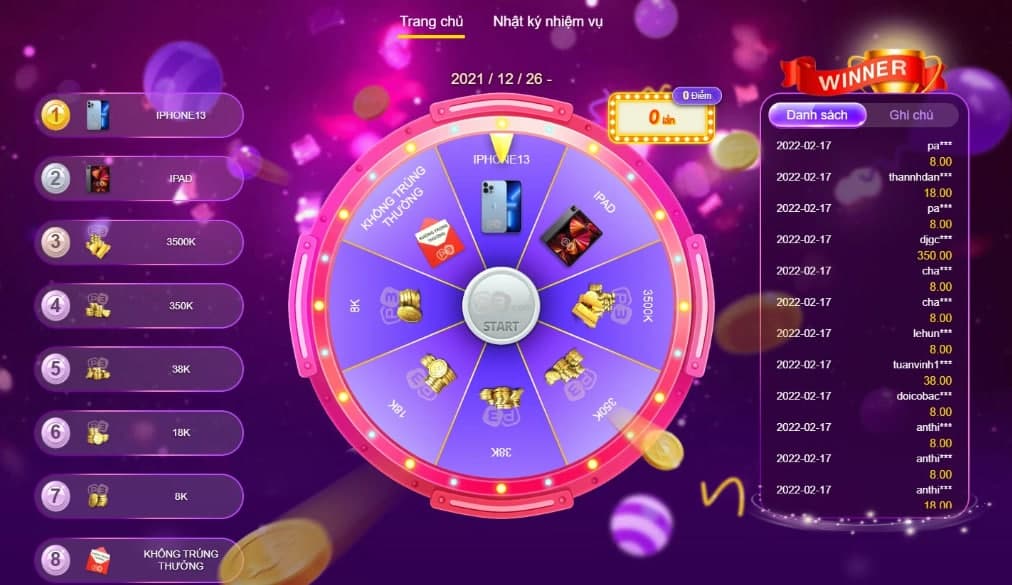The image size is (1012, 585).
Task: Show the Danh sách winners list
Action: (816, 115)
